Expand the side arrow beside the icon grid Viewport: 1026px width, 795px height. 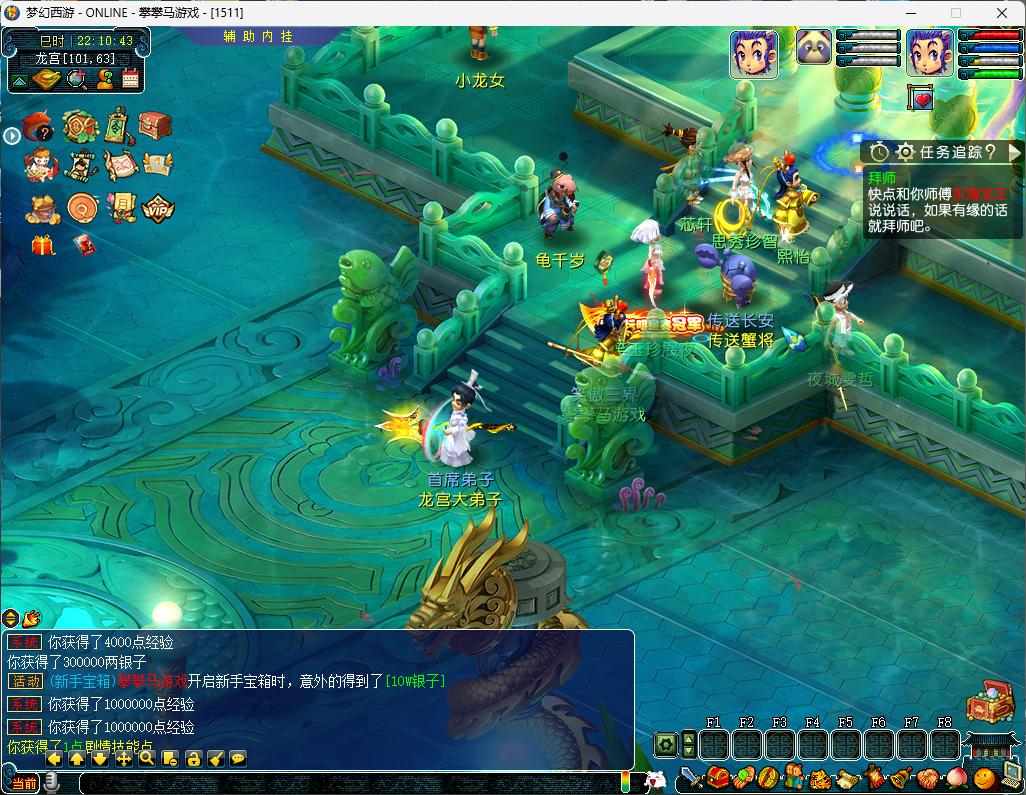click(11, 135)
